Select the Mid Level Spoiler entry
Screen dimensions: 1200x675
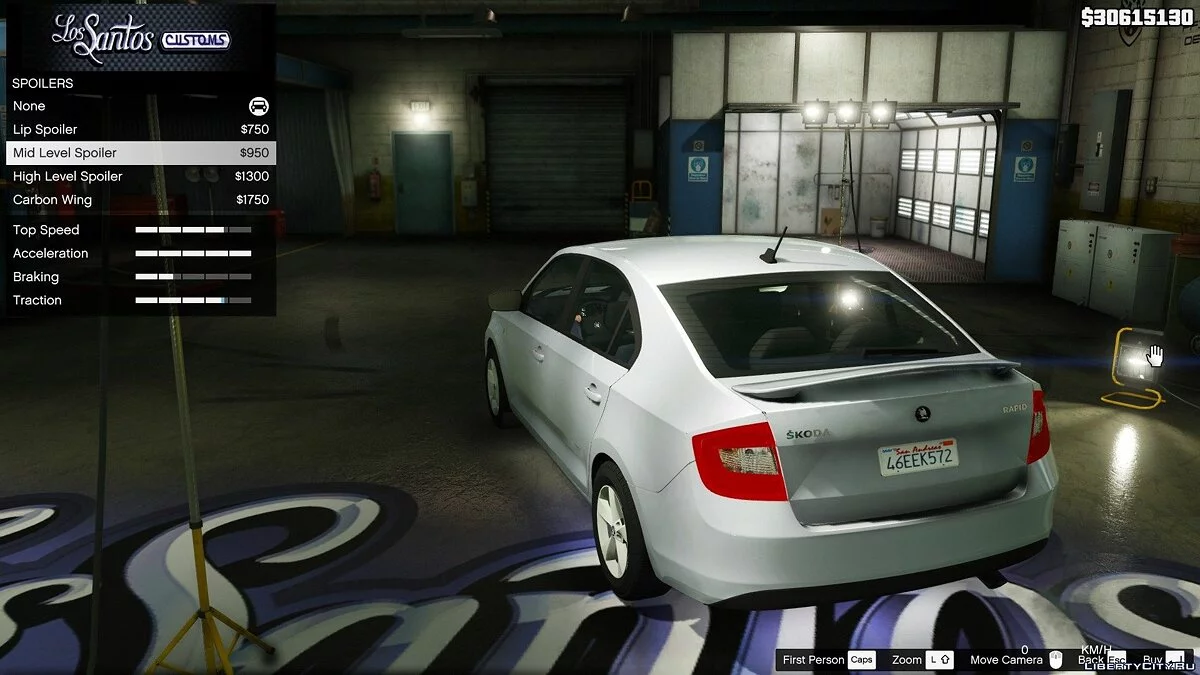click(x=140, y=153)
